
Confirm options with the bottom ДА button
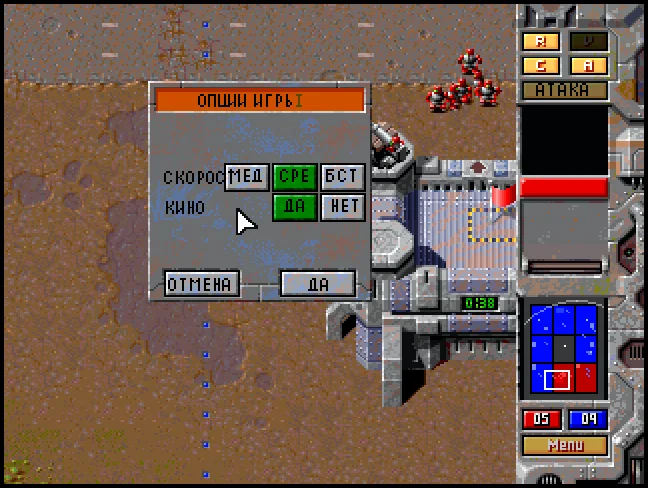[318, 284]
